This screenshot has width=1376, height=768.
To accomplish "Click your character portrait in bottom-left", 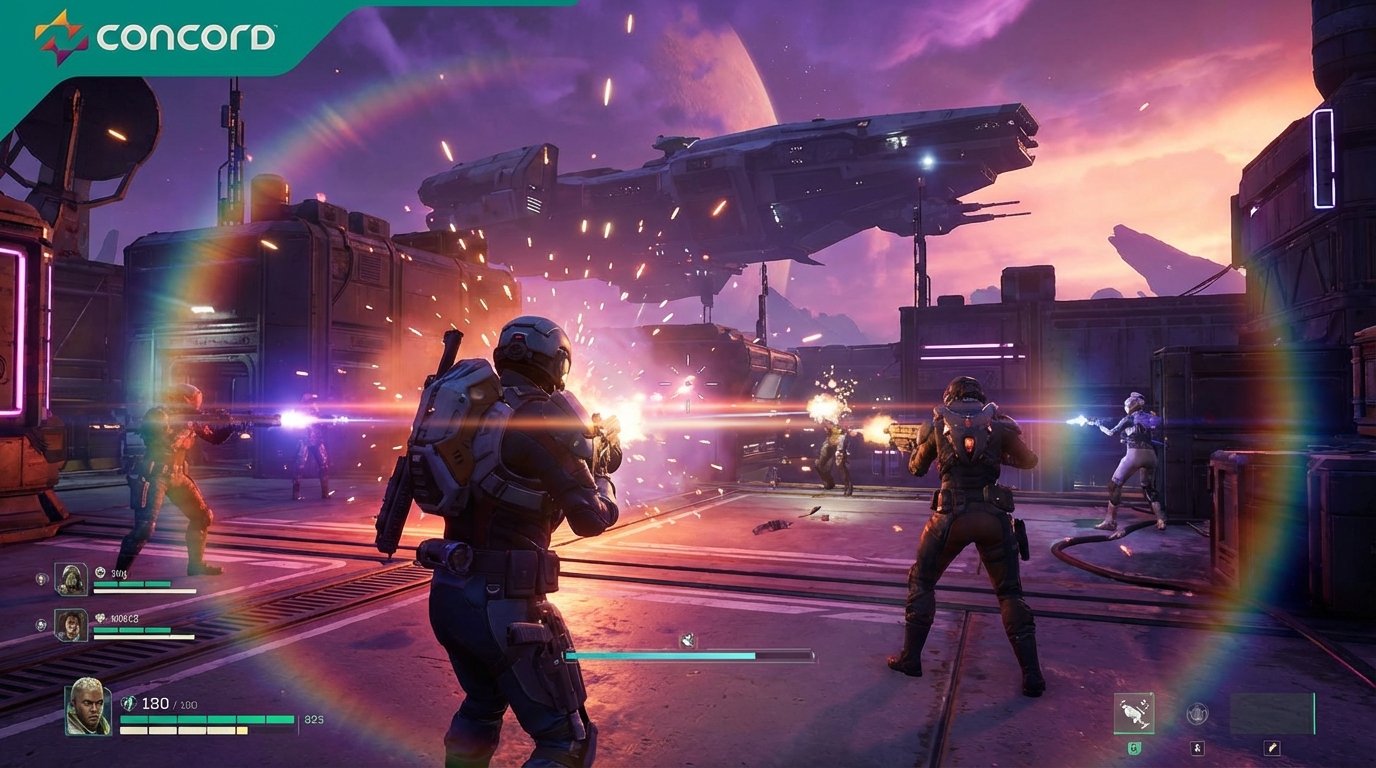I will tap(88, 709).
